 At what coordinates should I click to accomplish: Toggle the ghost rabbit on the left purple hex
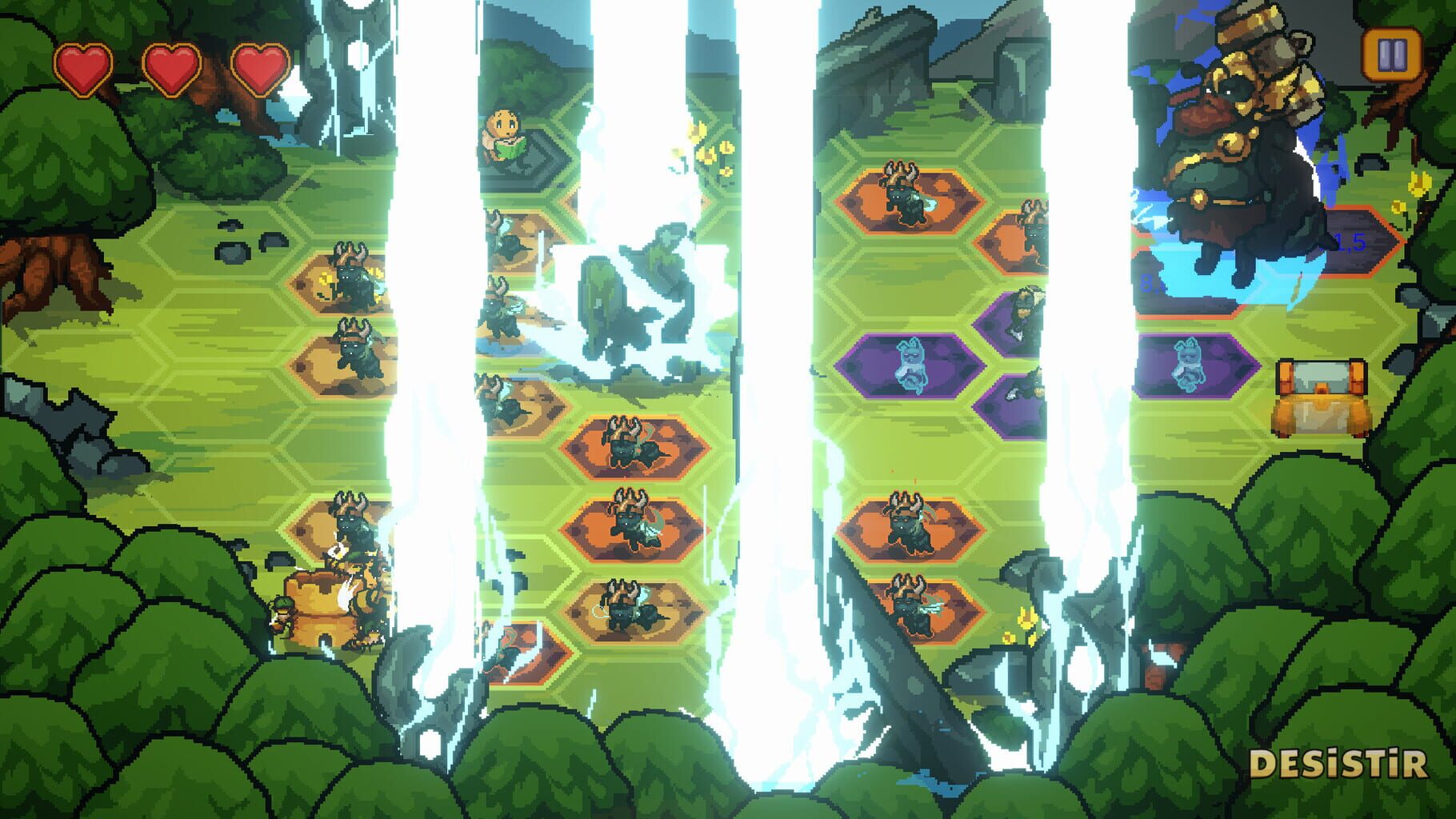[912, 364]
